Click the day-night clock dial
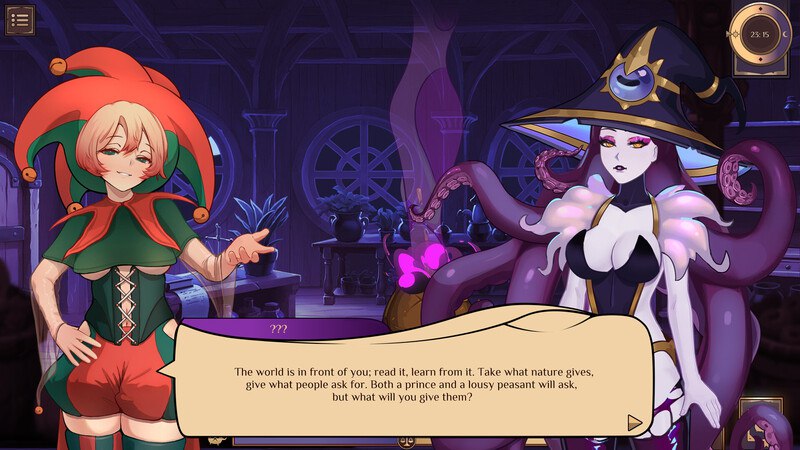The width and height of the screenshot is (800, 450). (759, 34)
